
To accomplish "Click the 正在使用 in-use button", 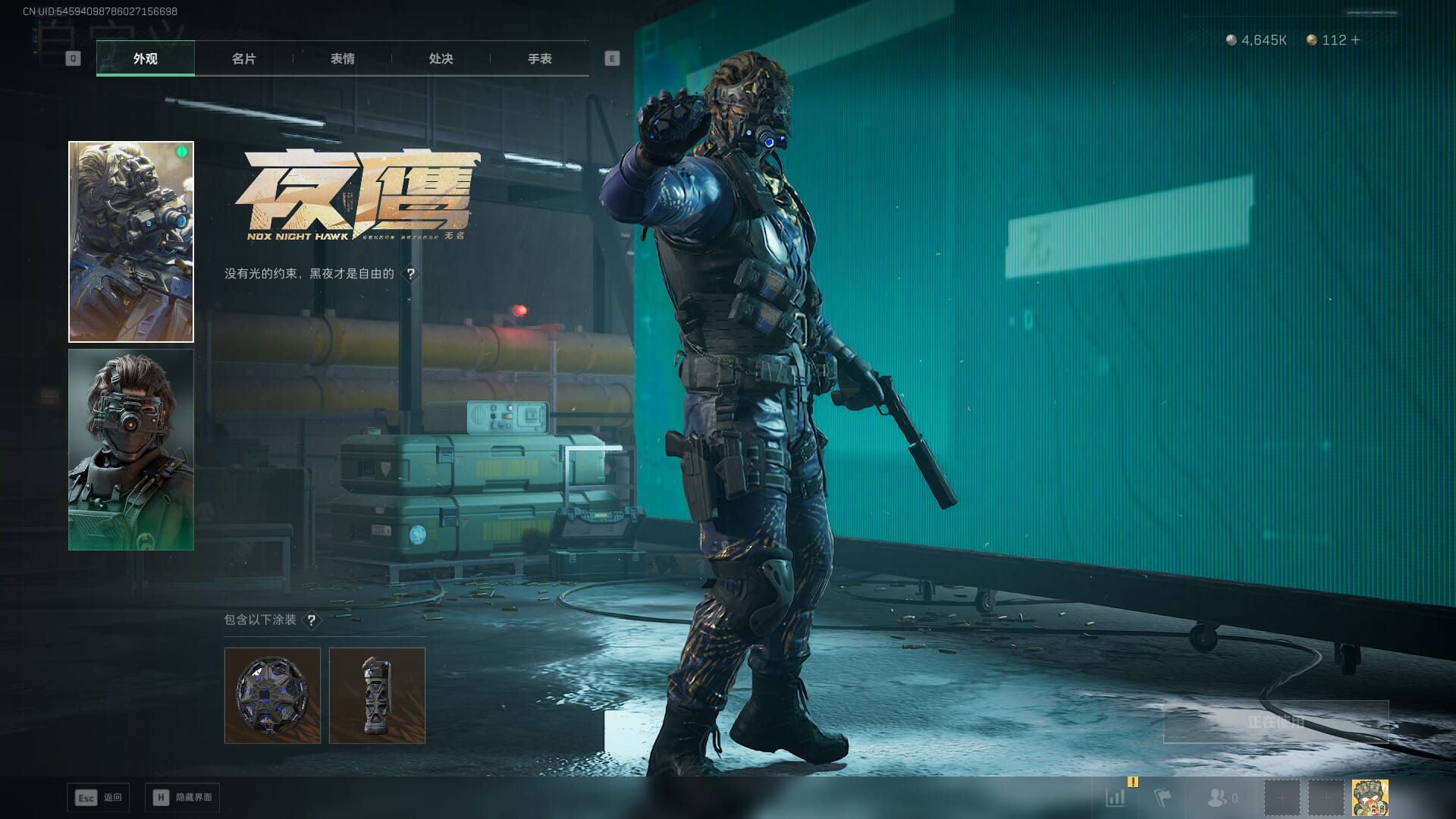I will click(1276, 722).
